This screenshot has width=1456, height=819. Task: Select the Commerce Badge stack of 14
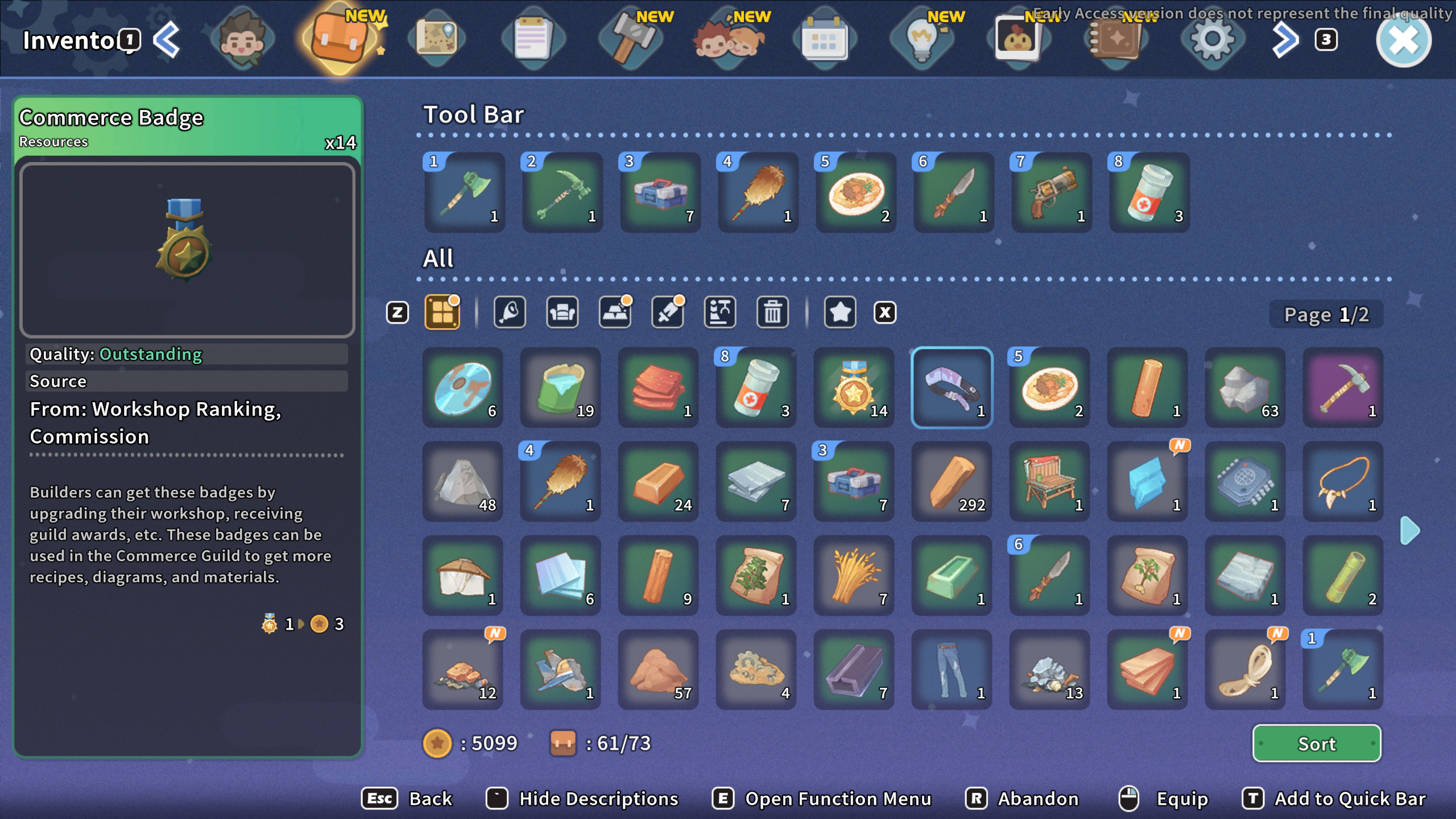pyautogui.click(x=854, y=388)
